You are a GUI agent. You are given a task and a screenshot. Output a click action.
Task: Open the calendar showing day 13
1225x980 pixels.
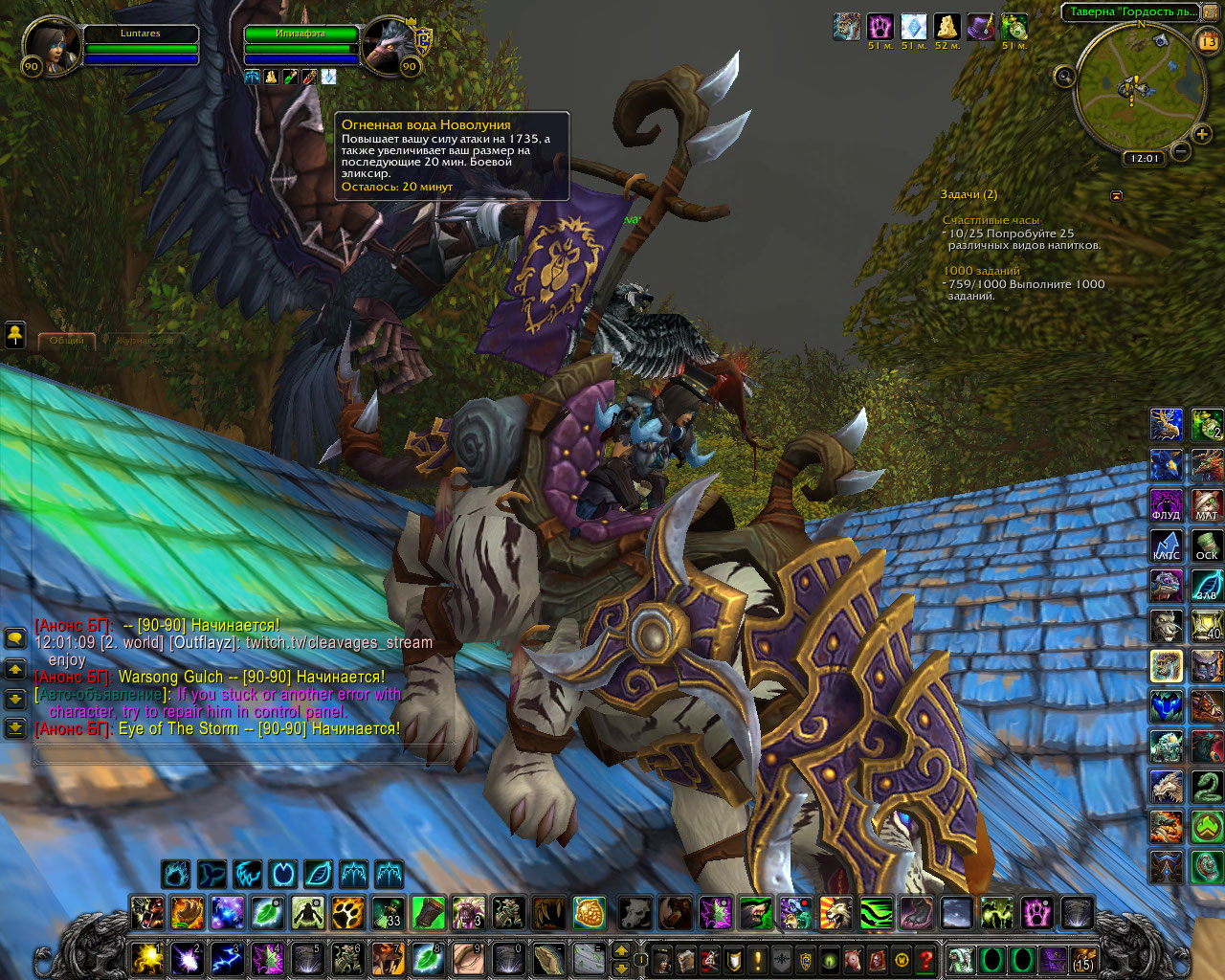pyautogui.click(x=1208, y=41)
